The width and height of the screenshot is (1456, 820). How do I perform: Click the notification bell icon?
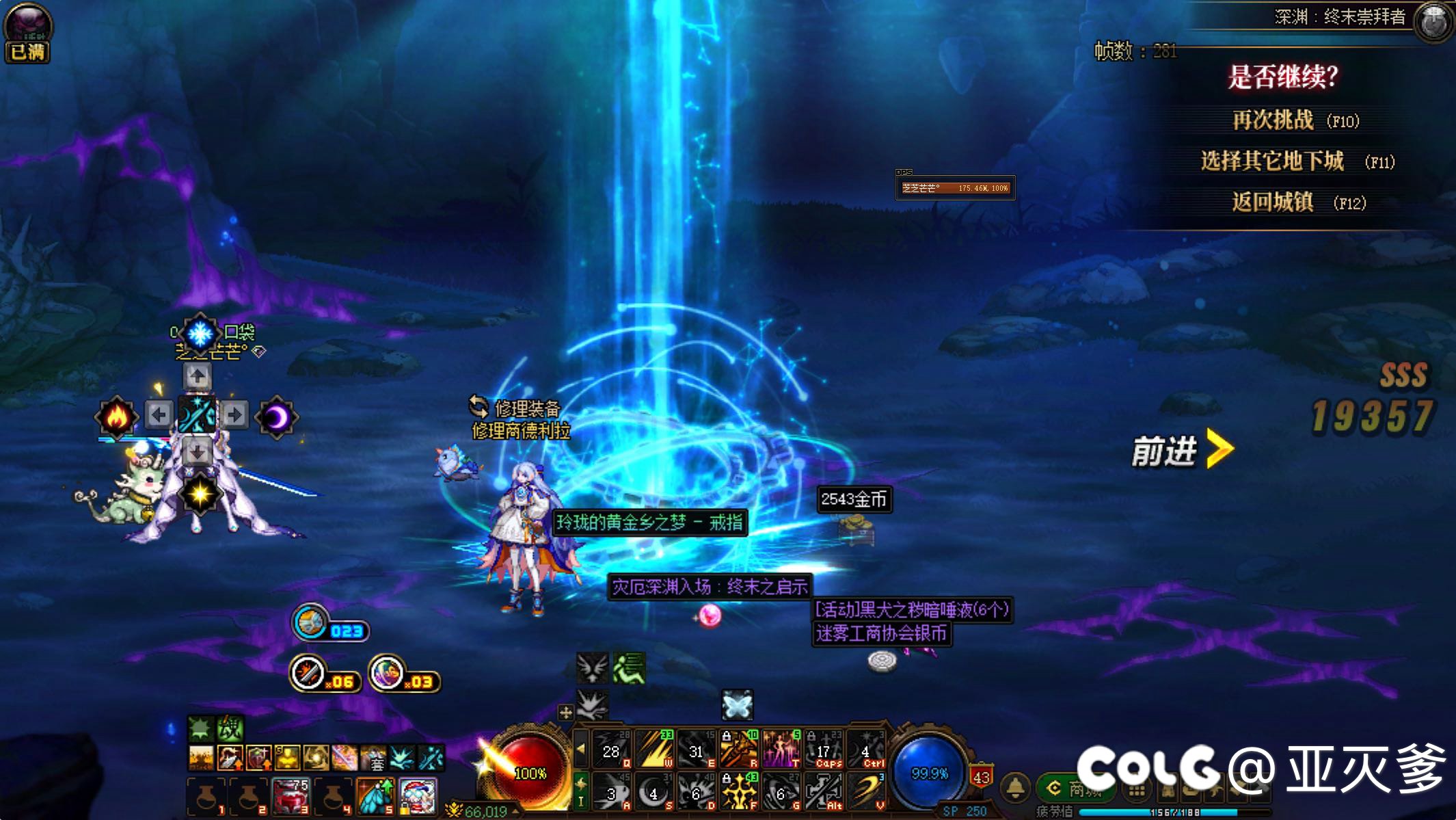1015,788
